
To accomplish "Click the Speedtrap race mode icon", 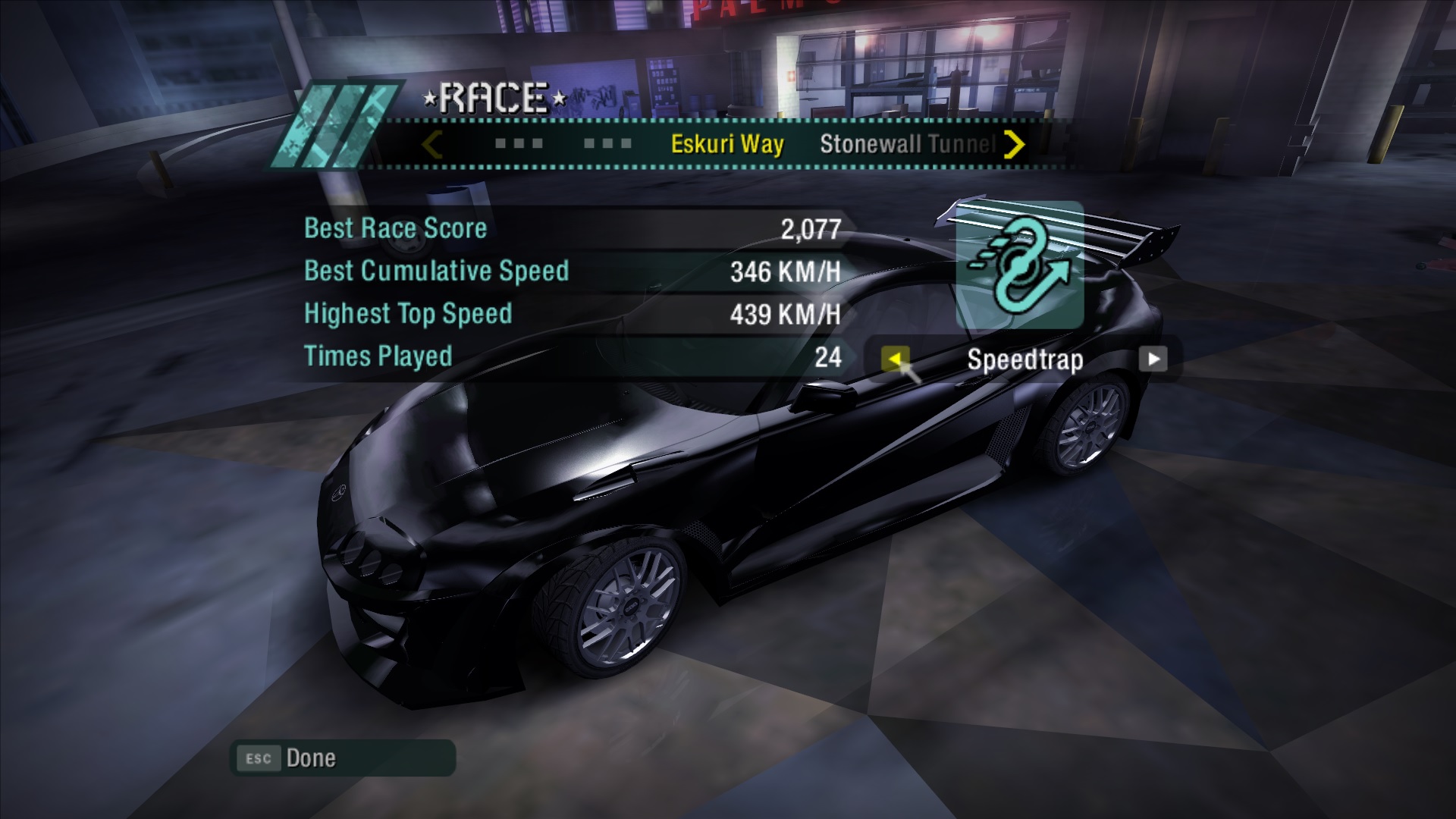I will click(x=1019, y=265).
